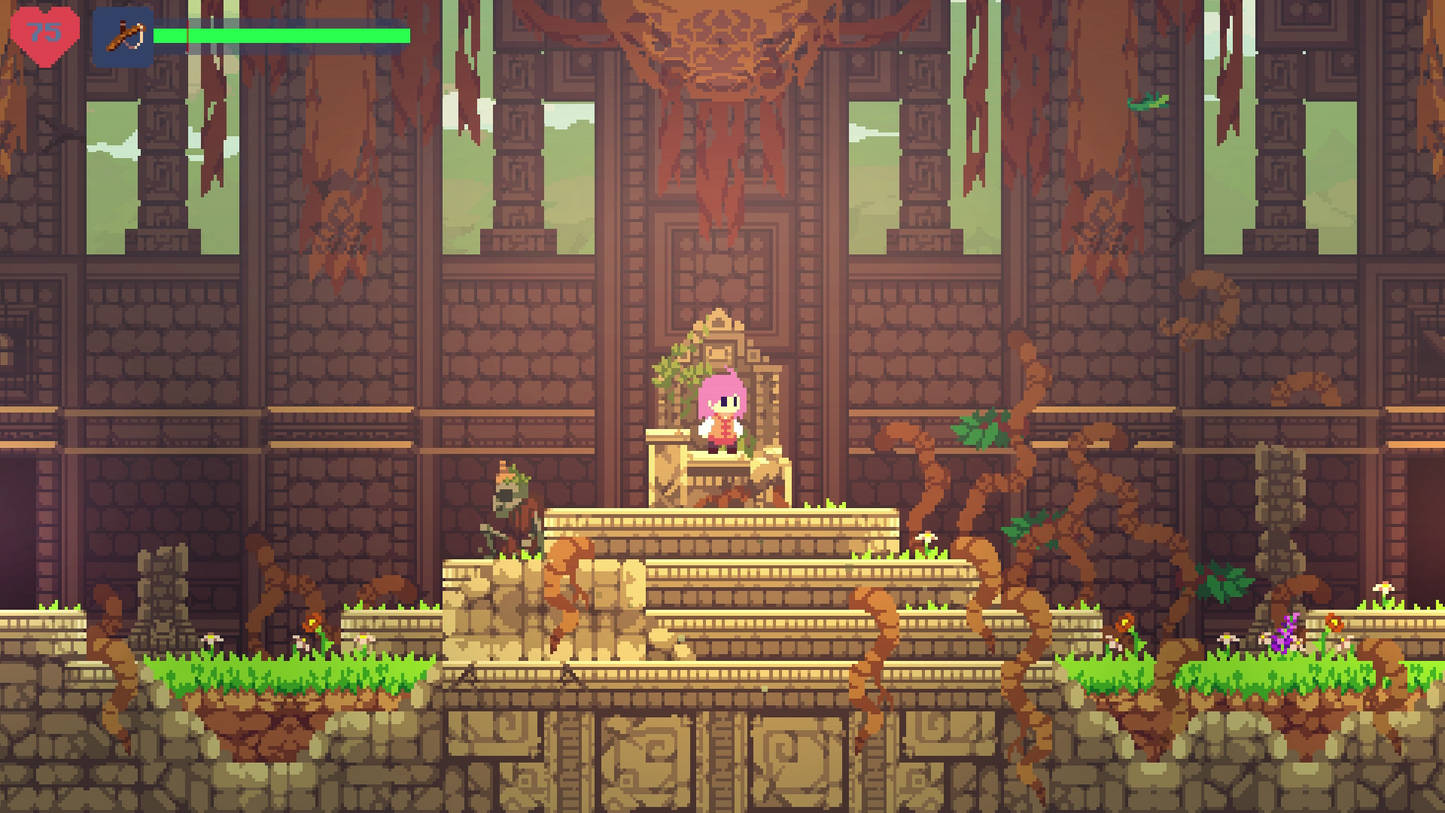Viewport: 1445px width, 813px height.
Task: Select the slingshot weapon icon
Action: (x=123, y=37)
